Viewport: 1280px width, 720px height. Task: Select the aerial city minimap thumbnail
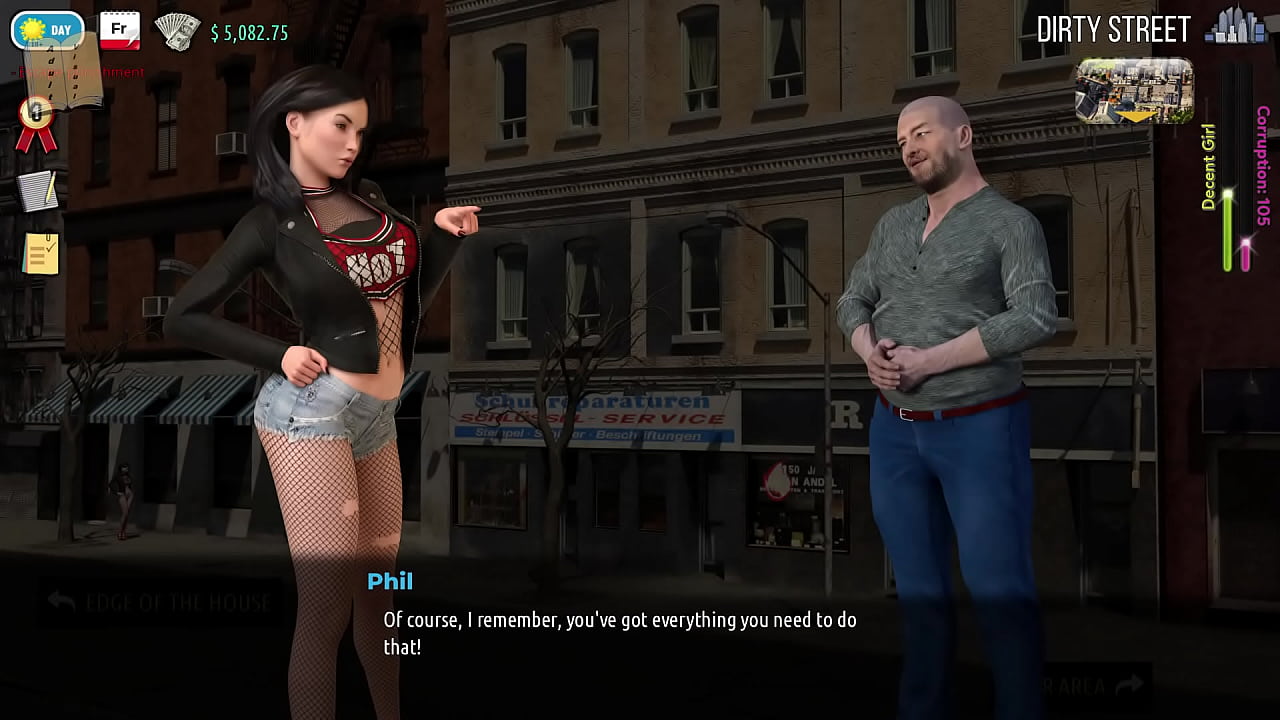[1134, 91]
